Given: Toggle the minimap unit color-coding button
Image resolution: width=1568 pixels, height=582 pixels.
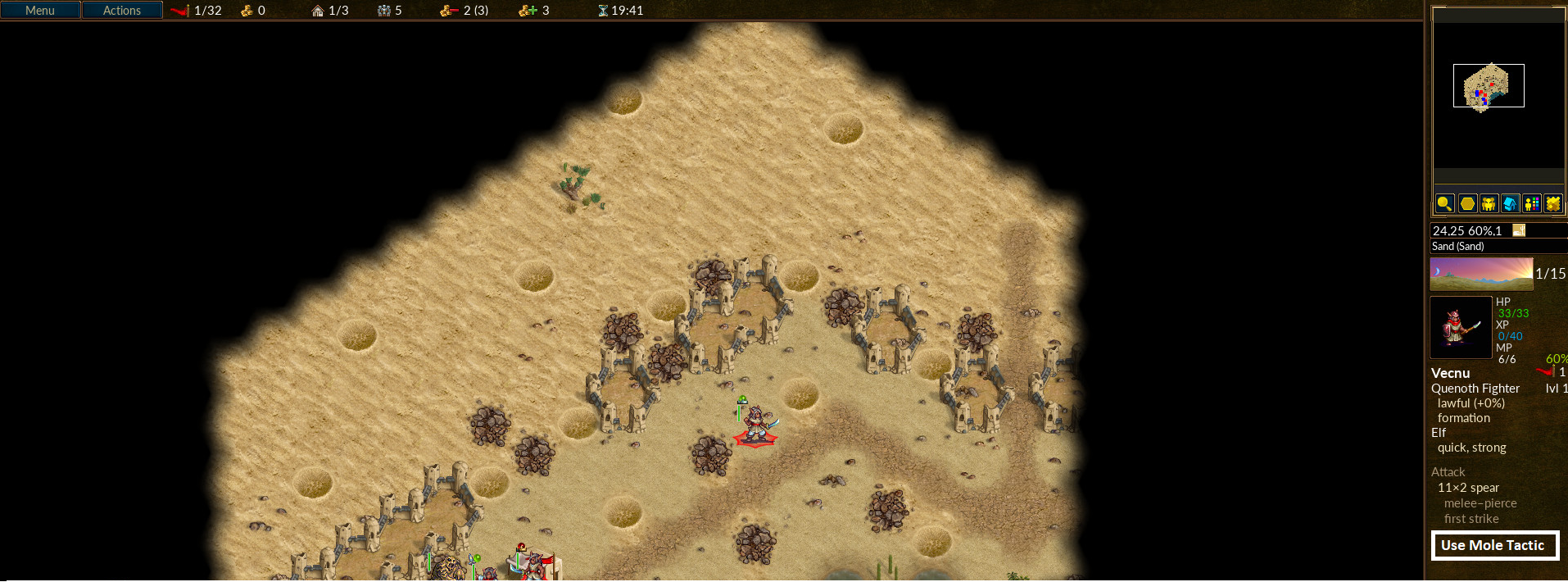Looking at the screenshot, I should point(1531,203).
